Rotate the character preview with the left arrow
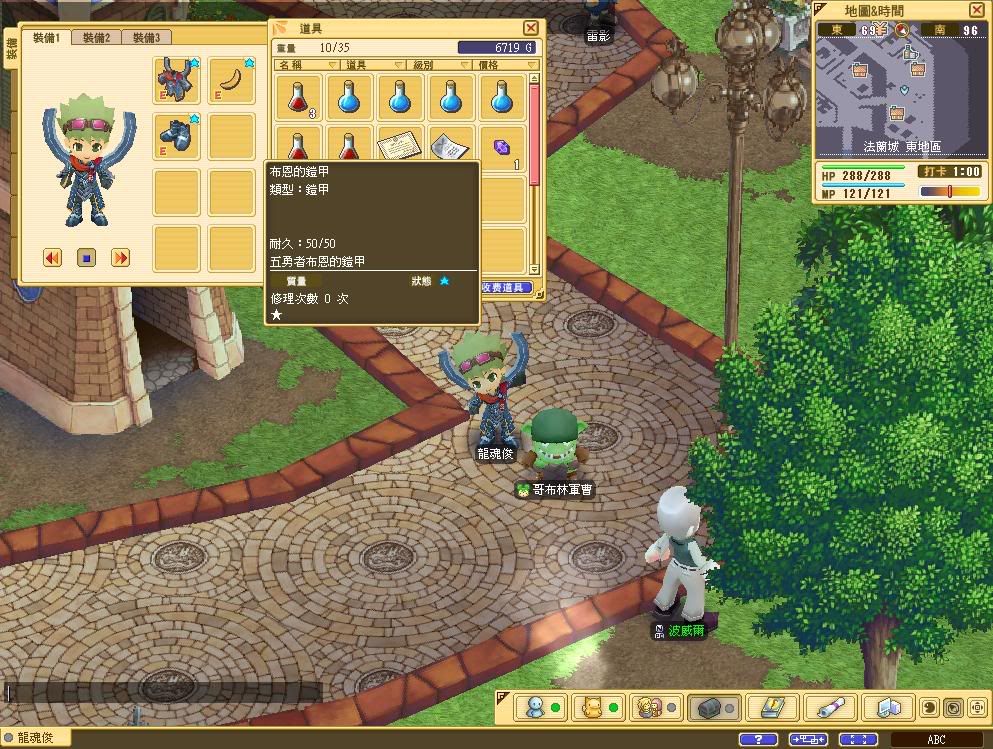Viewport: 993px width, 749px height. (53, 258)
